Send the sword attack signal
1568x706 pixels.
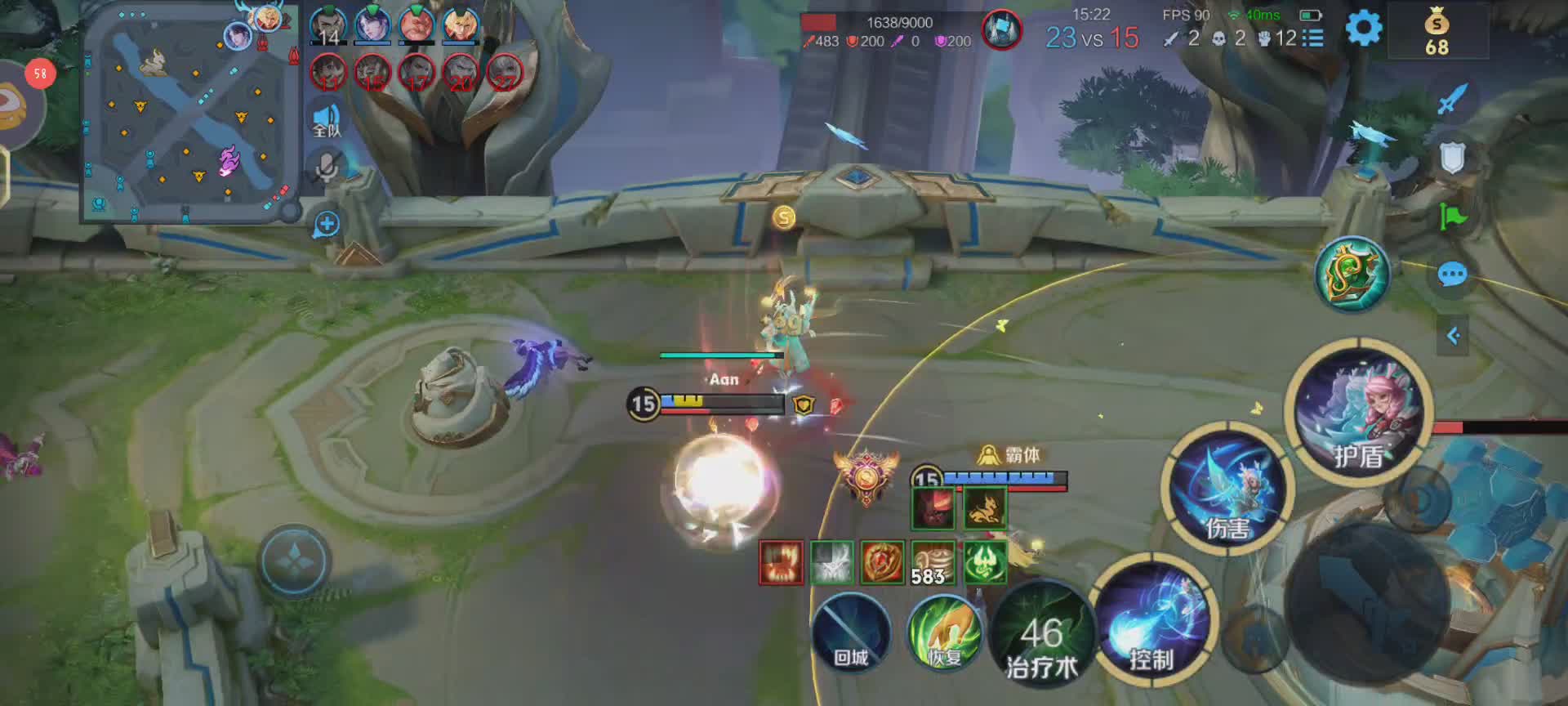[x=1452, y=100]
